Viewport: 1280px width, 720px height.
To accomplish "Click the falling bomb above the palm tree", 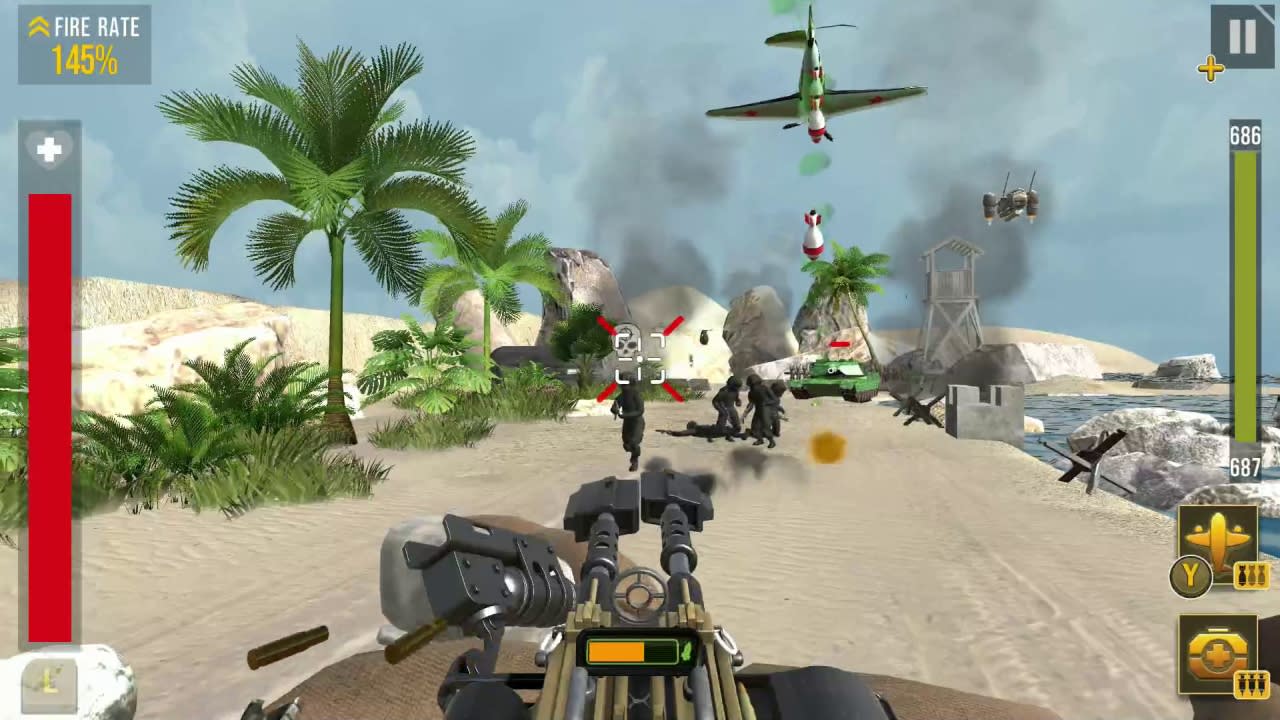I will pyautogui.click(x=811, y=235).
